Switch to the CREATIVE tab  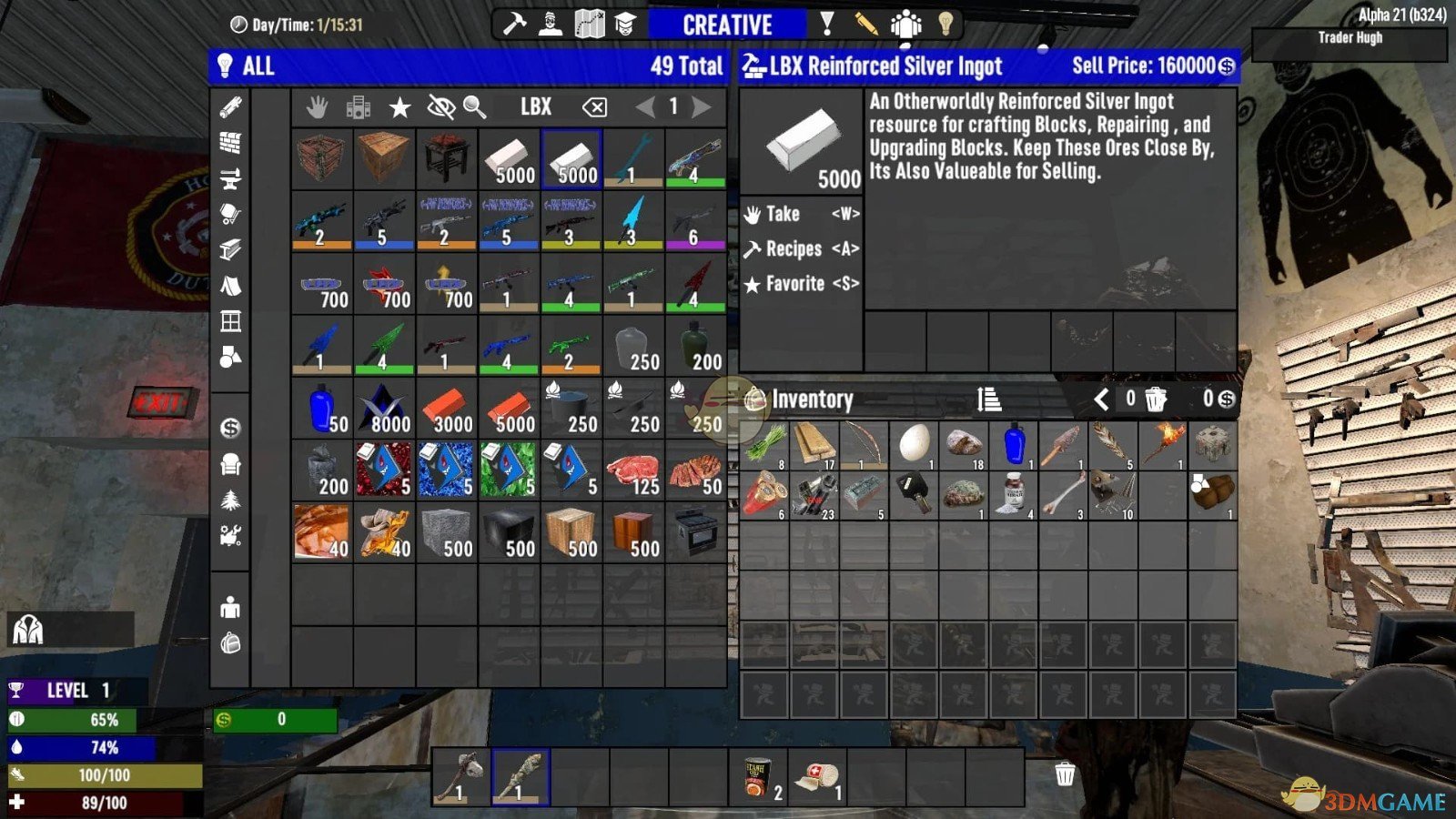728,25
